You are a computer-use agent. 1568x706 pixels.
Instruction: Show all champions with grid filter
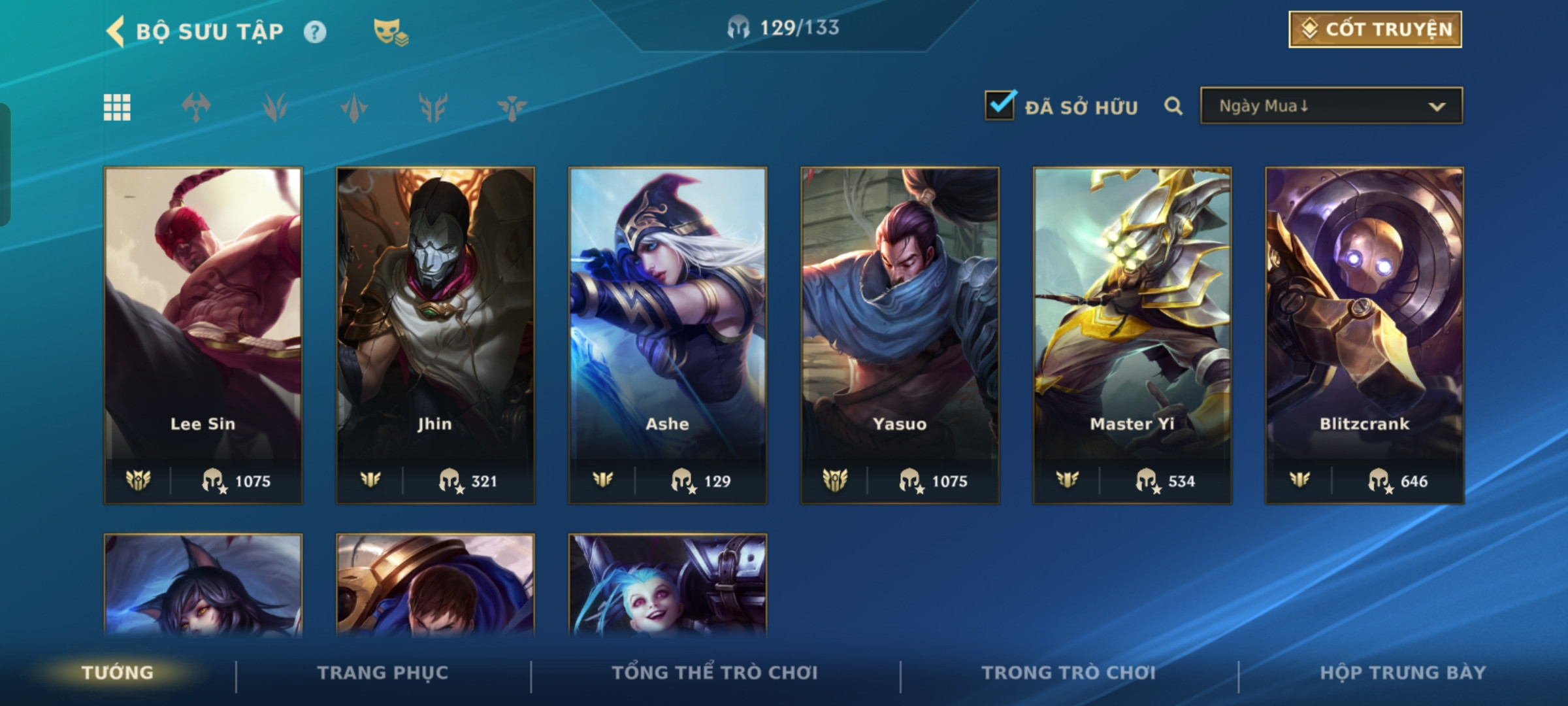point(117,107)
